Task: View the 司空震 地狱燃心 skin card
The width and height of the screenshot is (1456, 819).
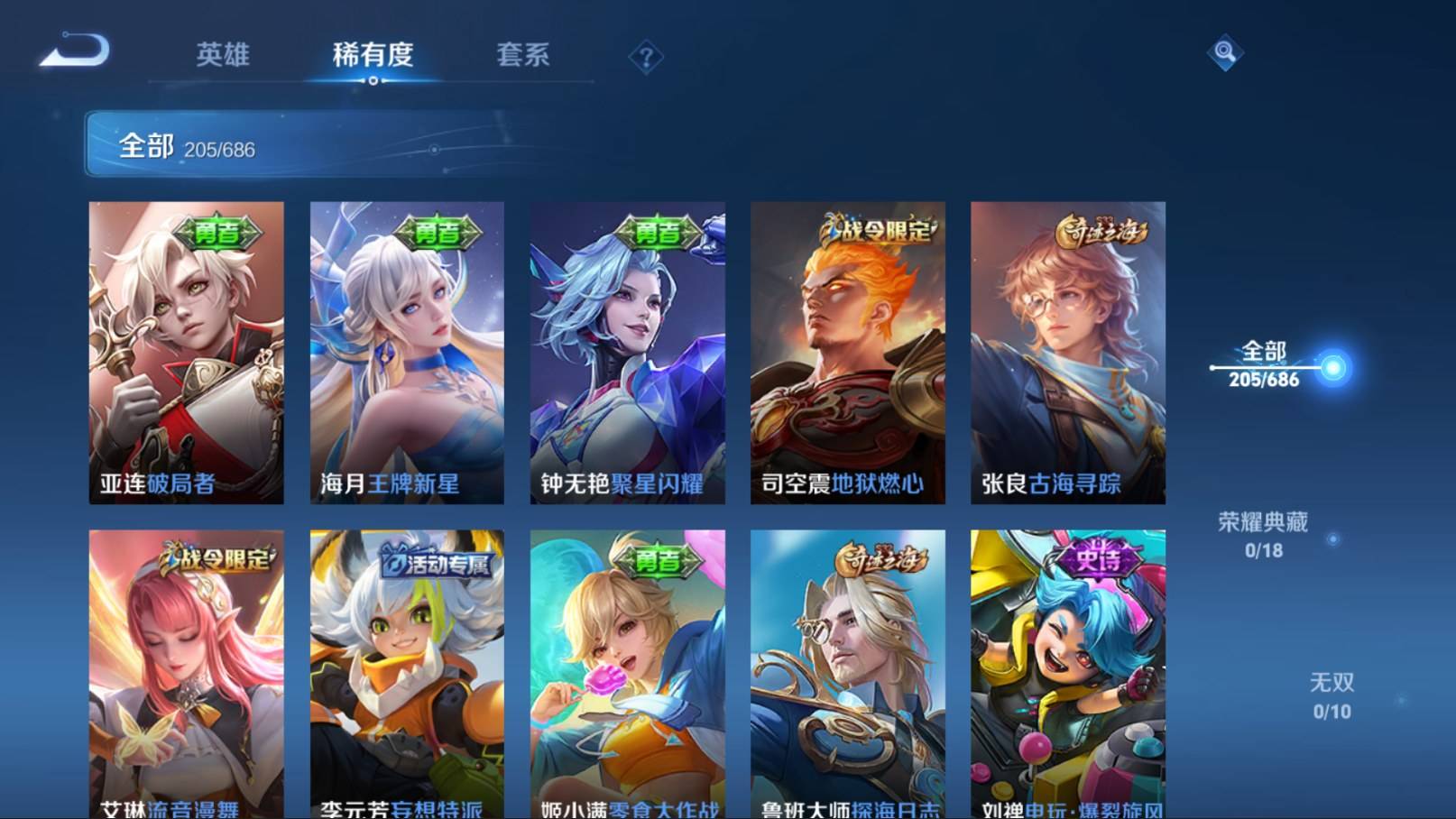Action: 847,352
